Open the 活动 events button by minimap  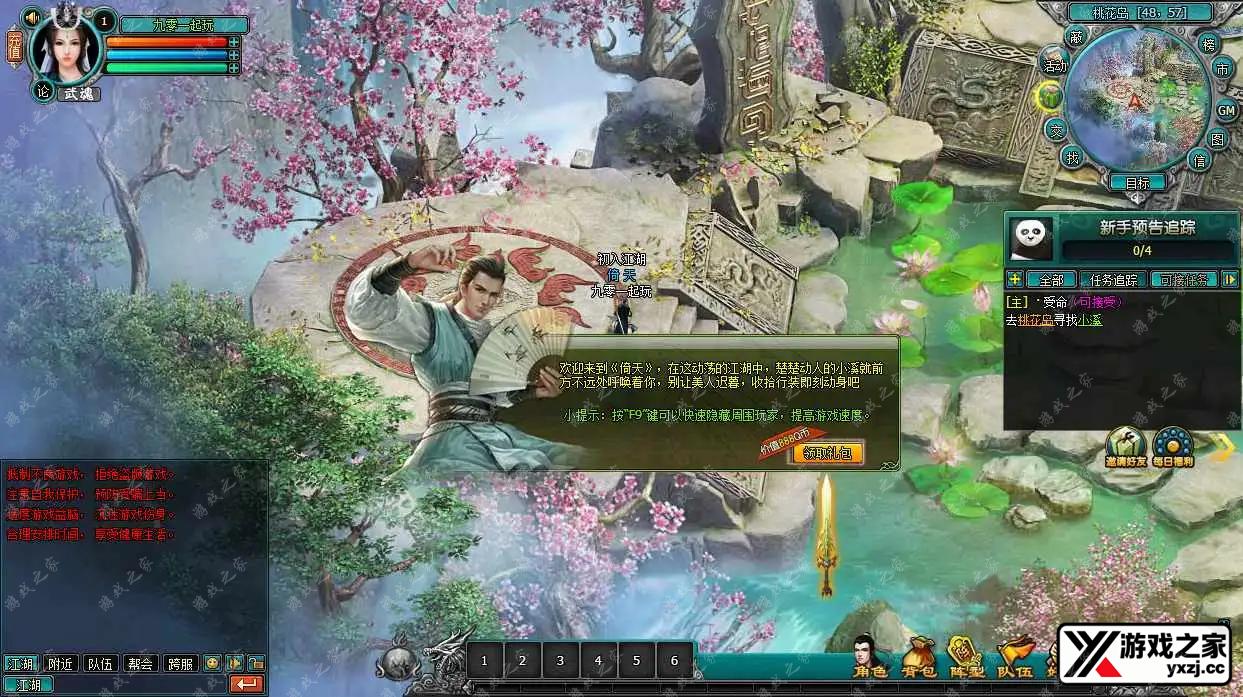(x=1055, y=65)
